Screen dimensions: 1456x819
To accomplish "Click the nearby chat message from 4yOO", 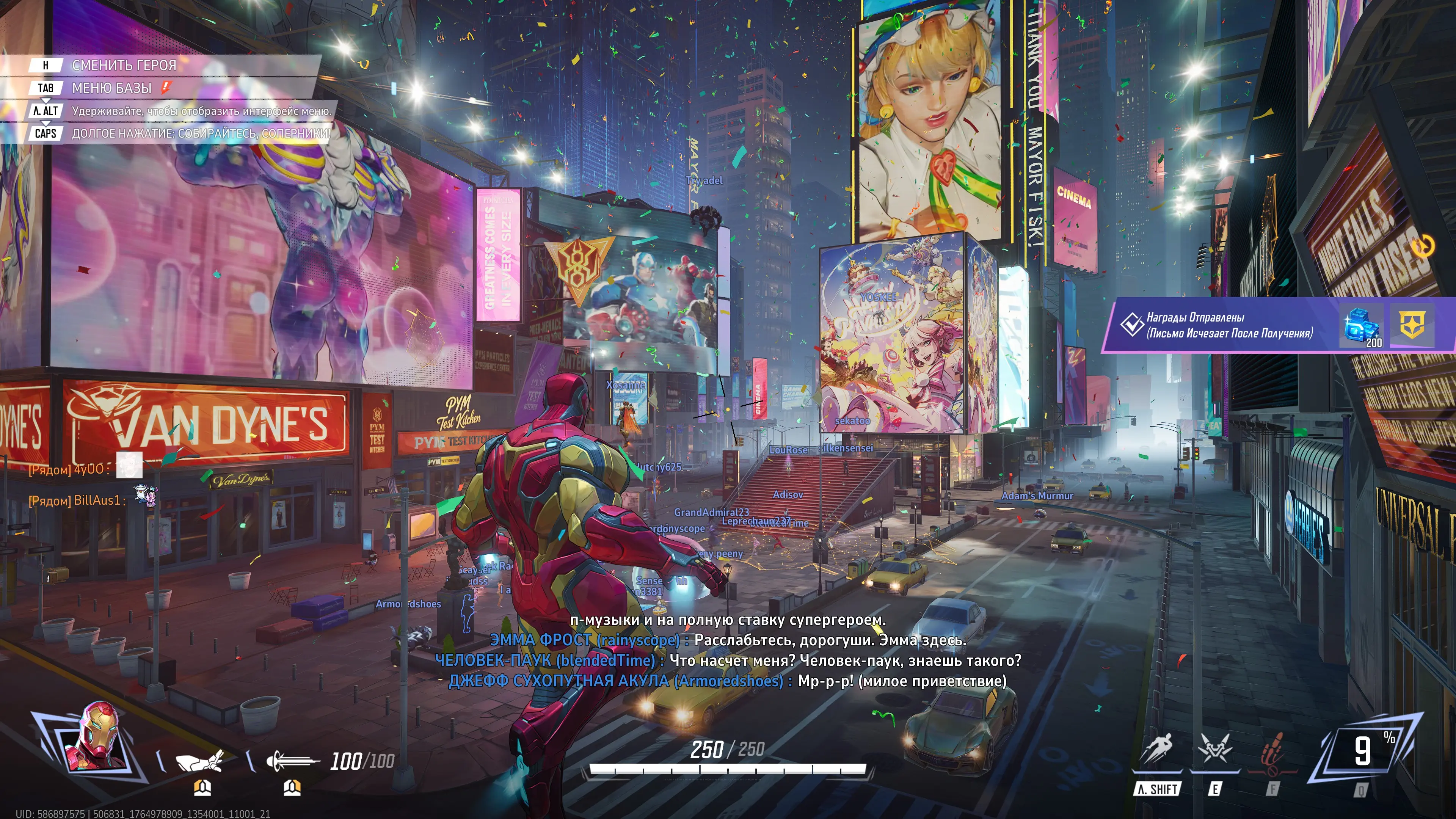I will [85, 469].
